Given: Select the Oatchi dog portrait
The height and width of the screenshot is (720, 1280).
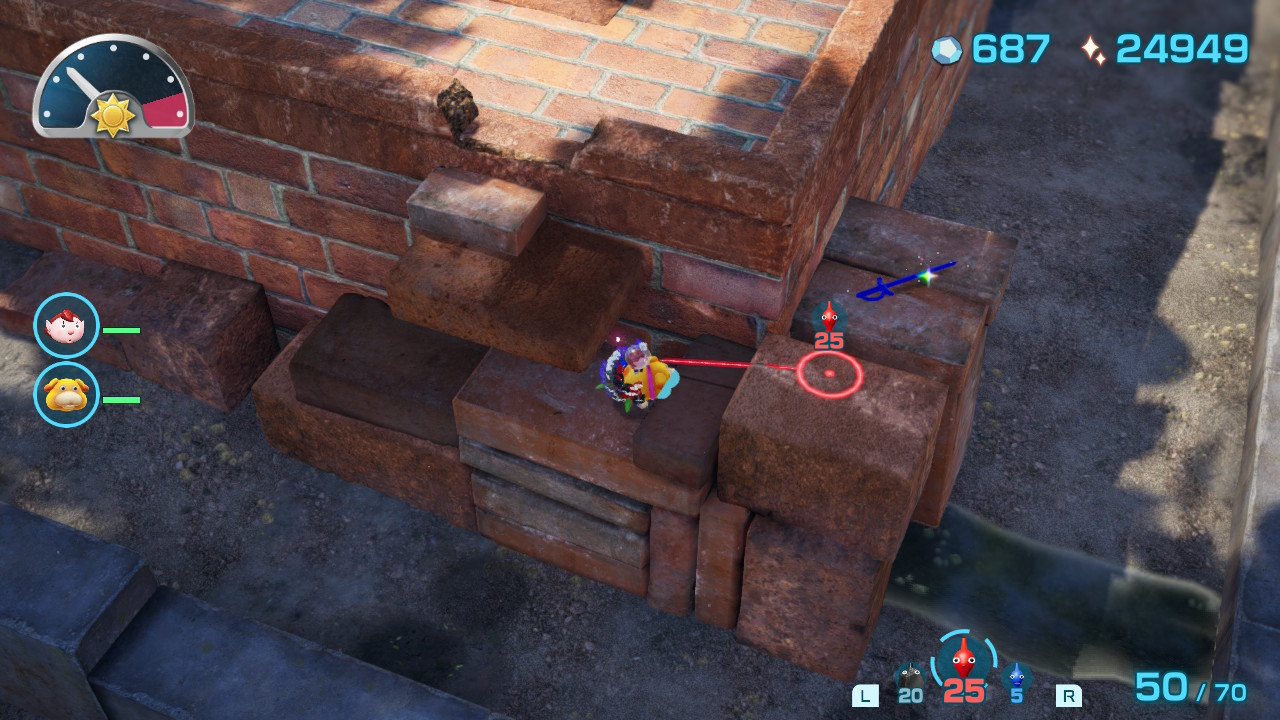Looking at the screenshot, I should [66, 395].
